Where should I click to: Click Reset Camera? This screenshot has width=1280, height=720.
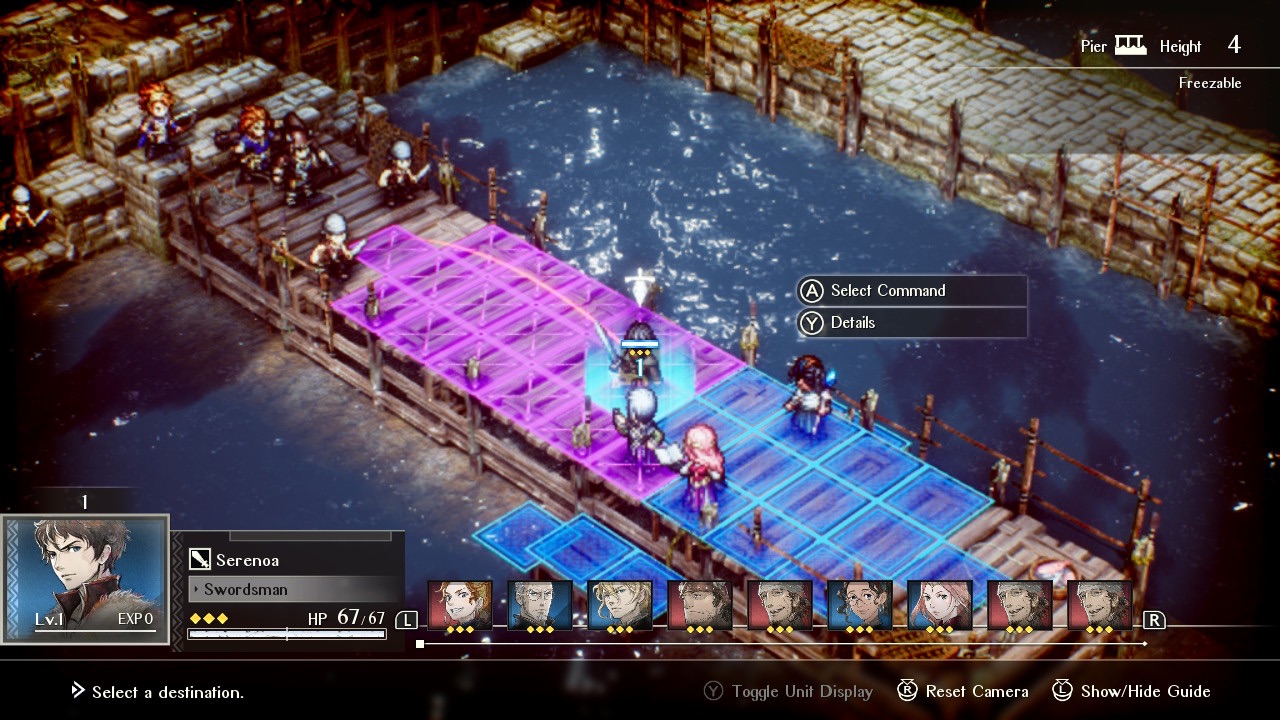click(x=975, y=691)
